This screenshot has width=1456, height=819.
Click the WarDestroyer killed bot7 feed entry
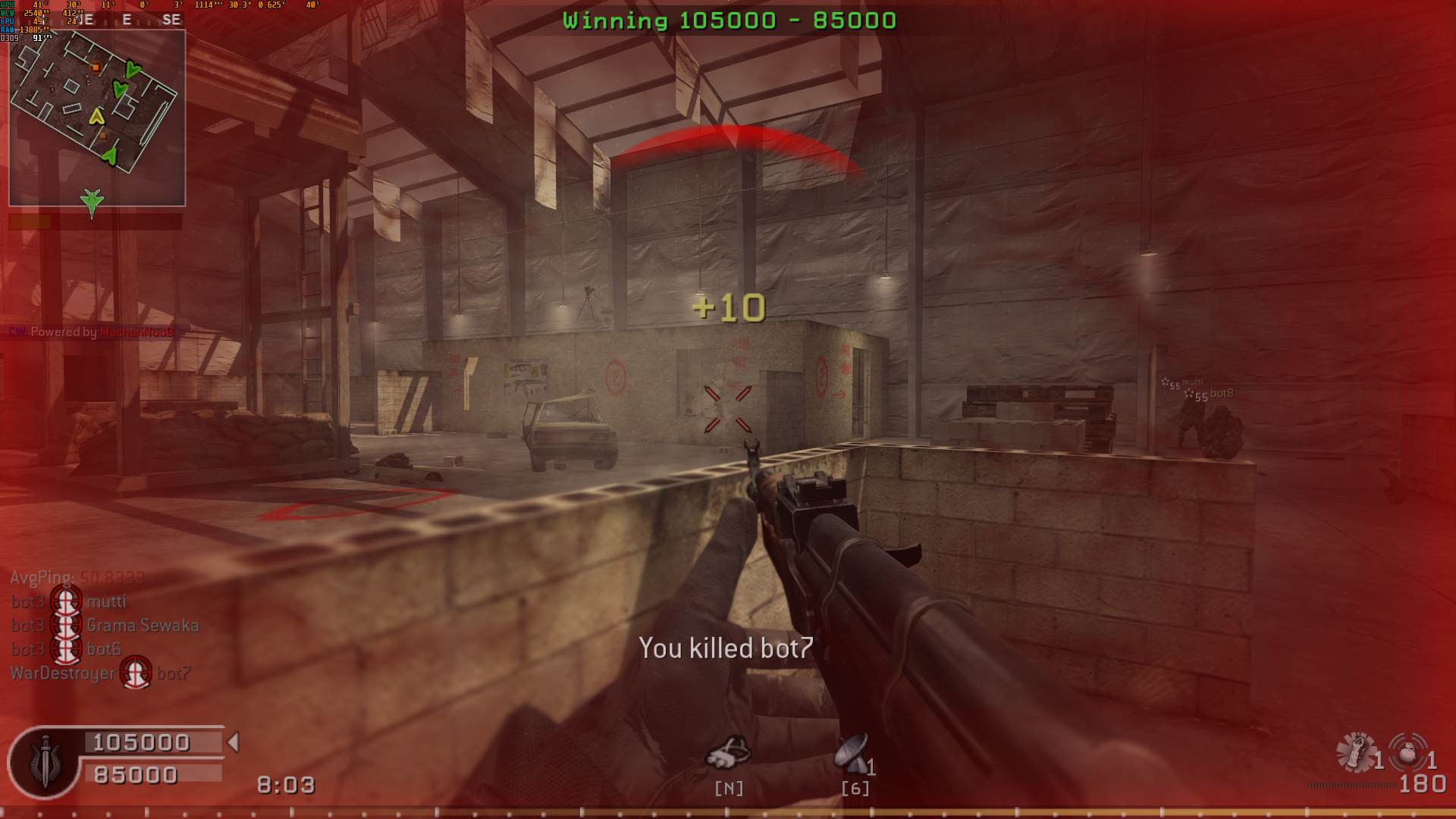[x=100, y=673]
